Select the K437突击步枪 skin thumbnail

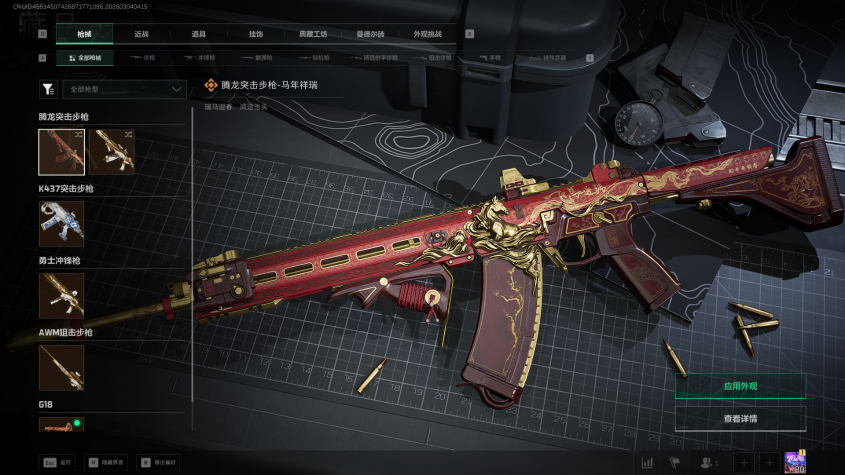point(62,223)
